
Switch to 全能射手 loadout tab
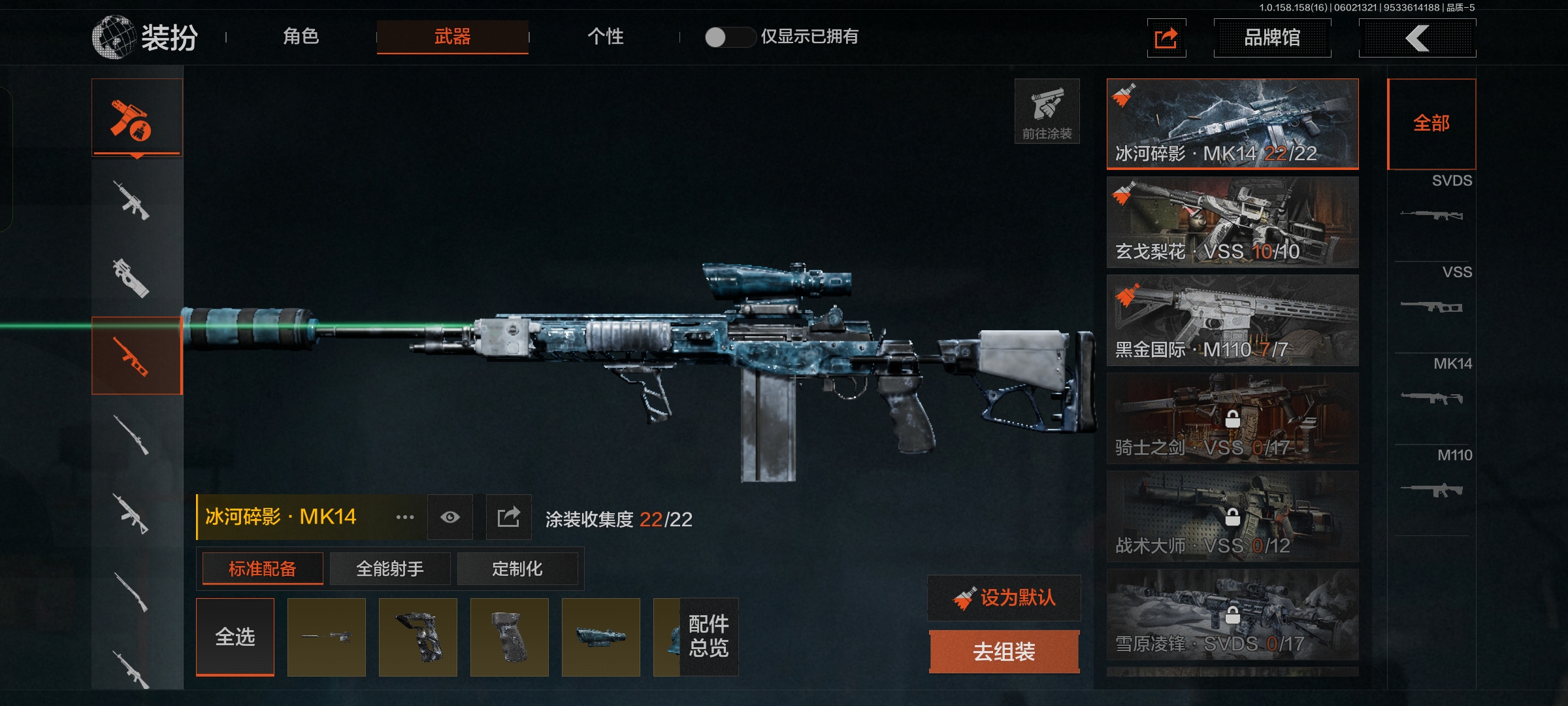click(x=390, y=569)
